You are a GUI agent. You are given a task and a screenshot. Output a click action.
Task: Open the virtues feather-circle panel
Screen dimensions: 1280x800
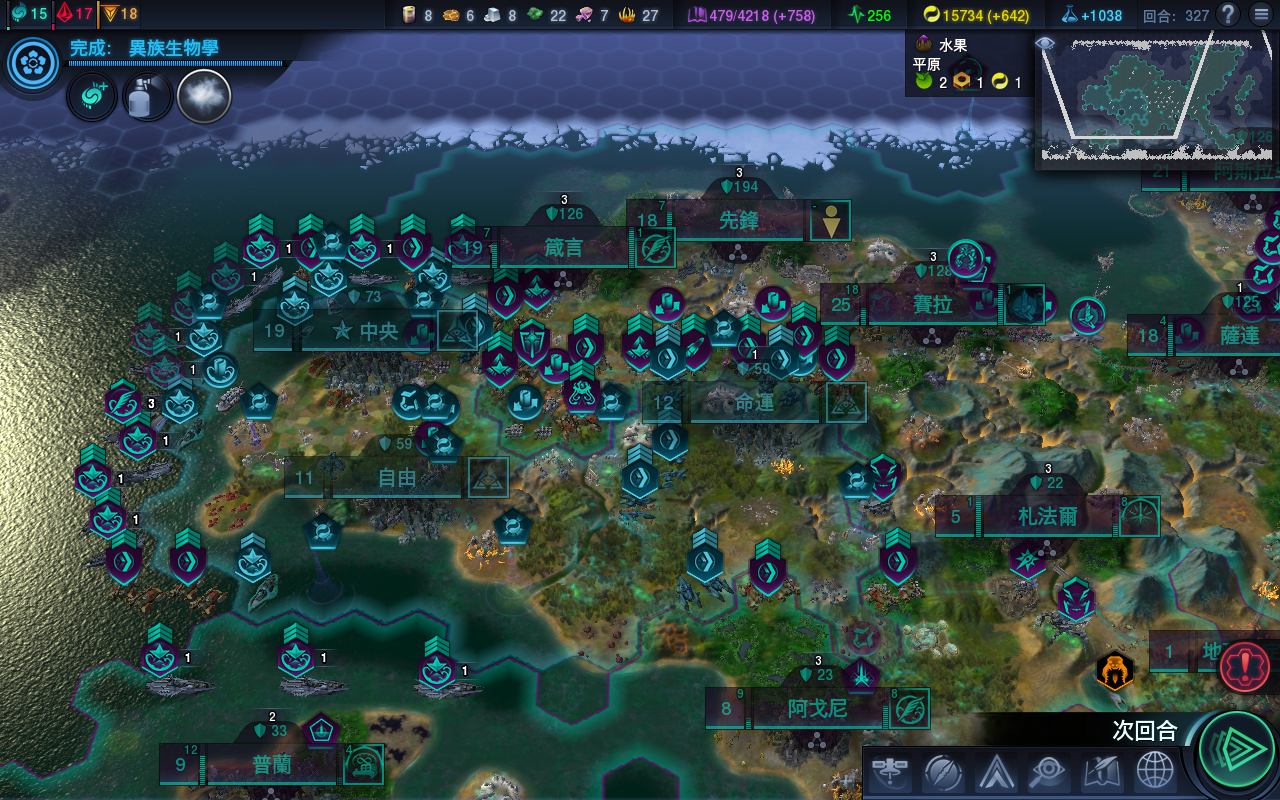(942, 772)
